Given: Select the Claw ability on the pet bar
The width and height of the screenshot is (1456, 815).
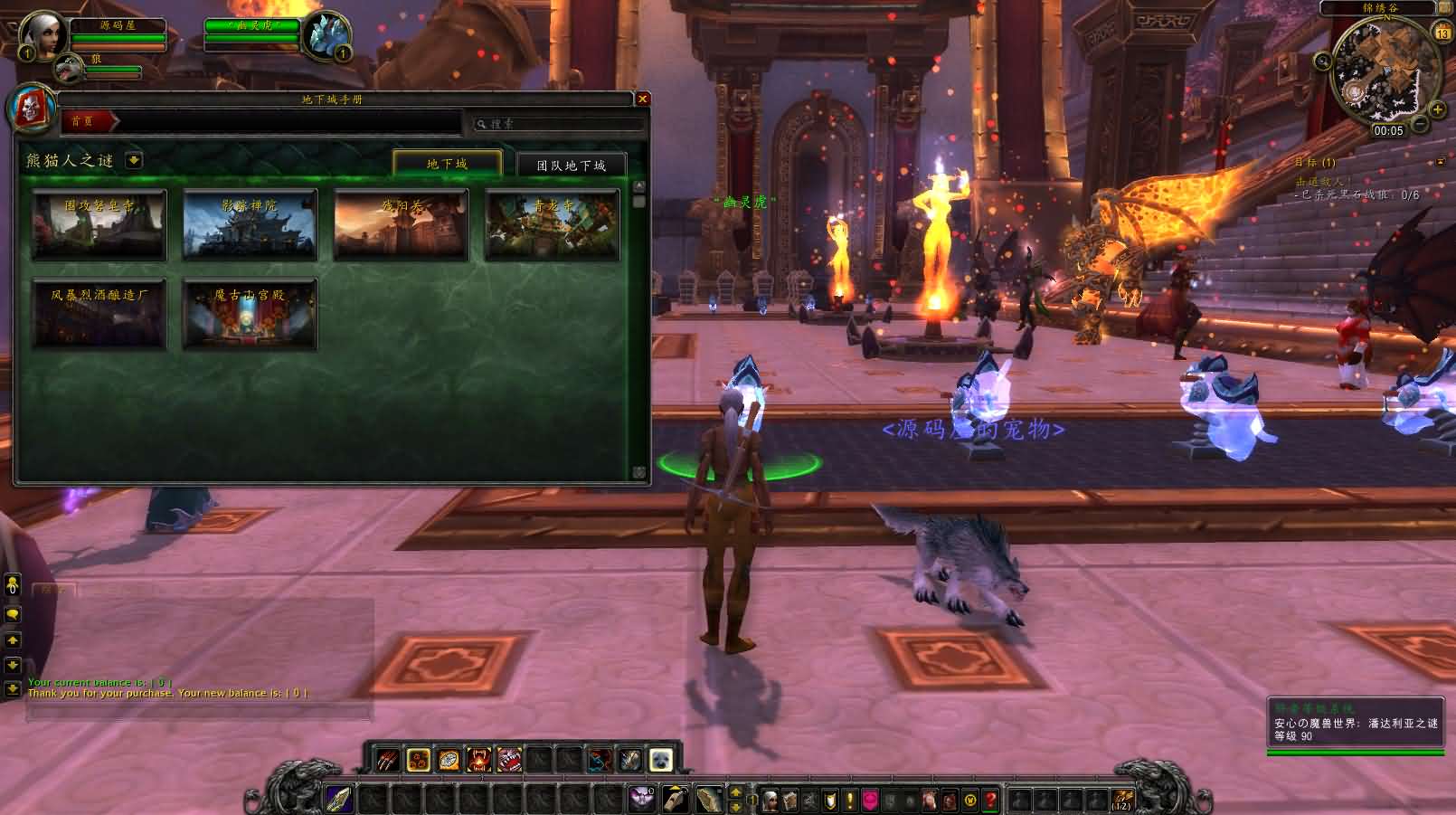Looking at the screenshot, I should pos(386,760).
